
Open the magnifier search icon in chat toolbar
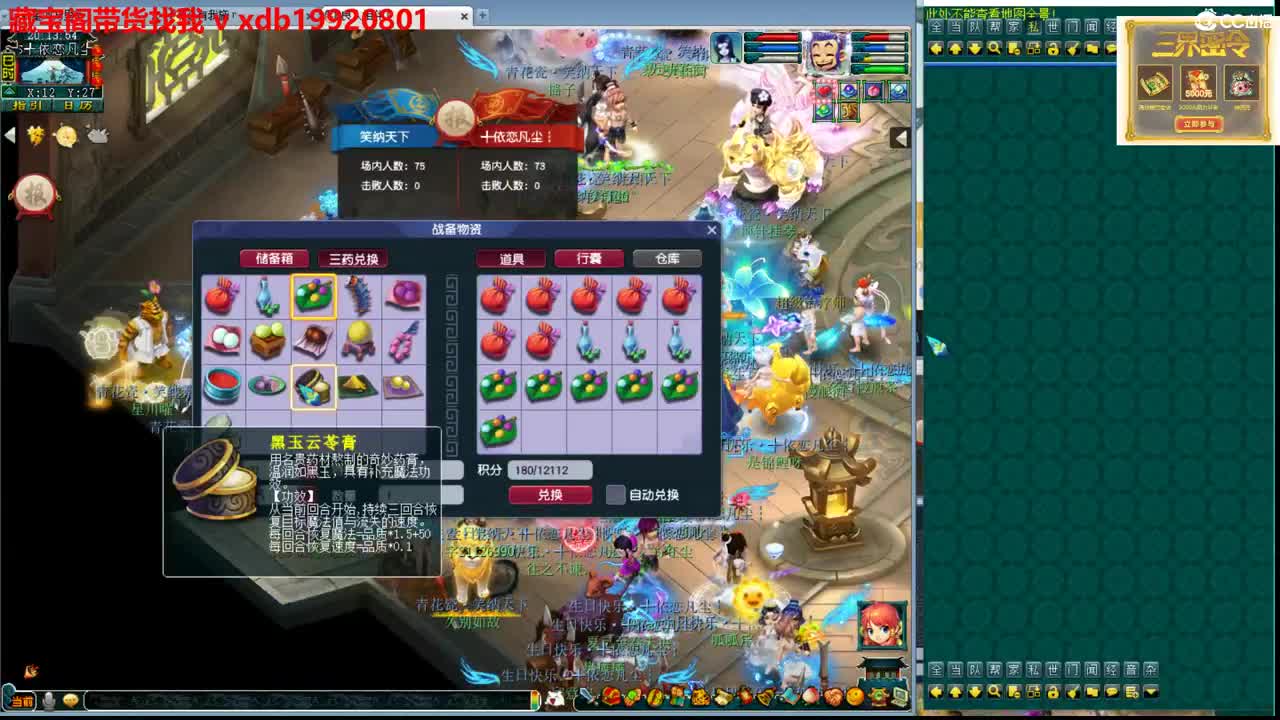(994, 46)
